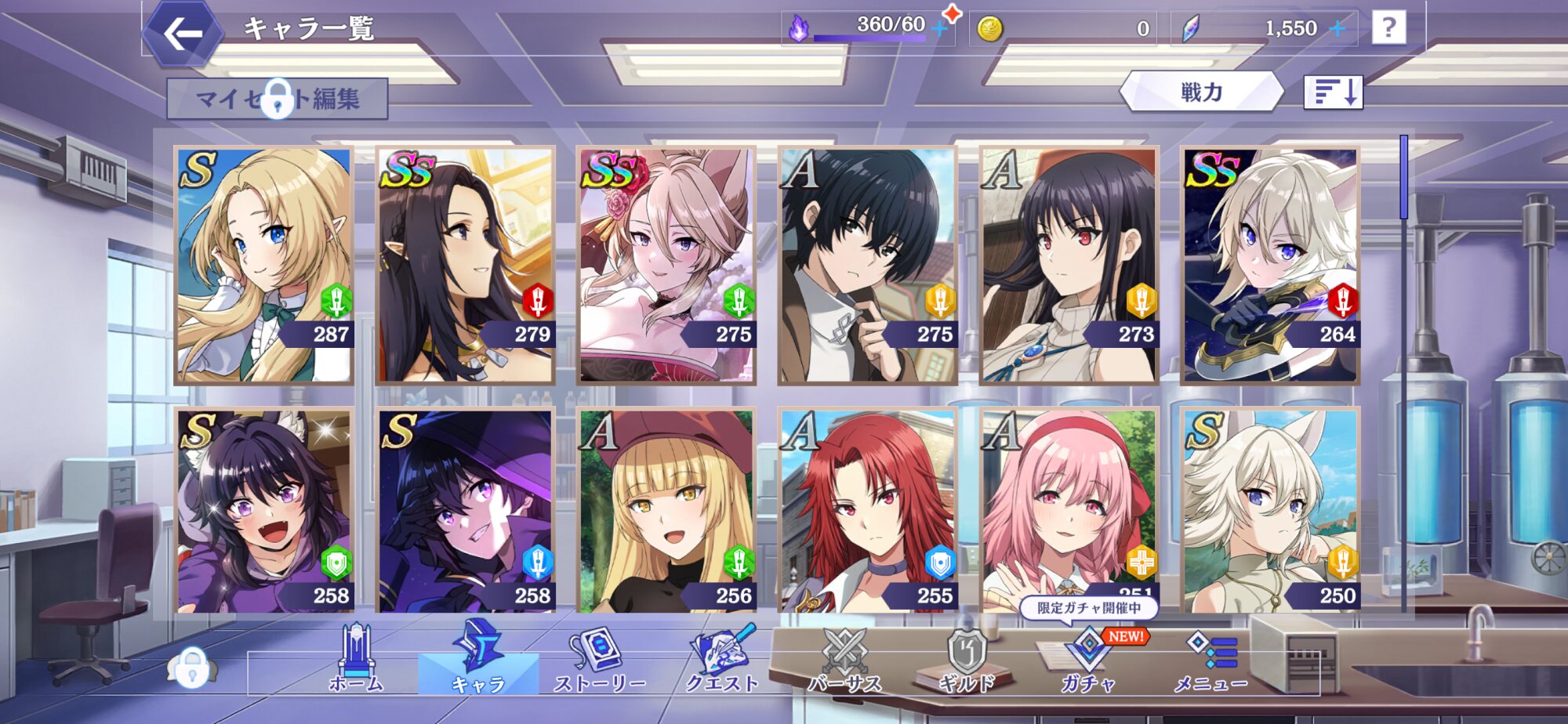Screen dimensions: 1568x724
Task: Select the blonde elf card with power 287
Action: coord(263,265)
